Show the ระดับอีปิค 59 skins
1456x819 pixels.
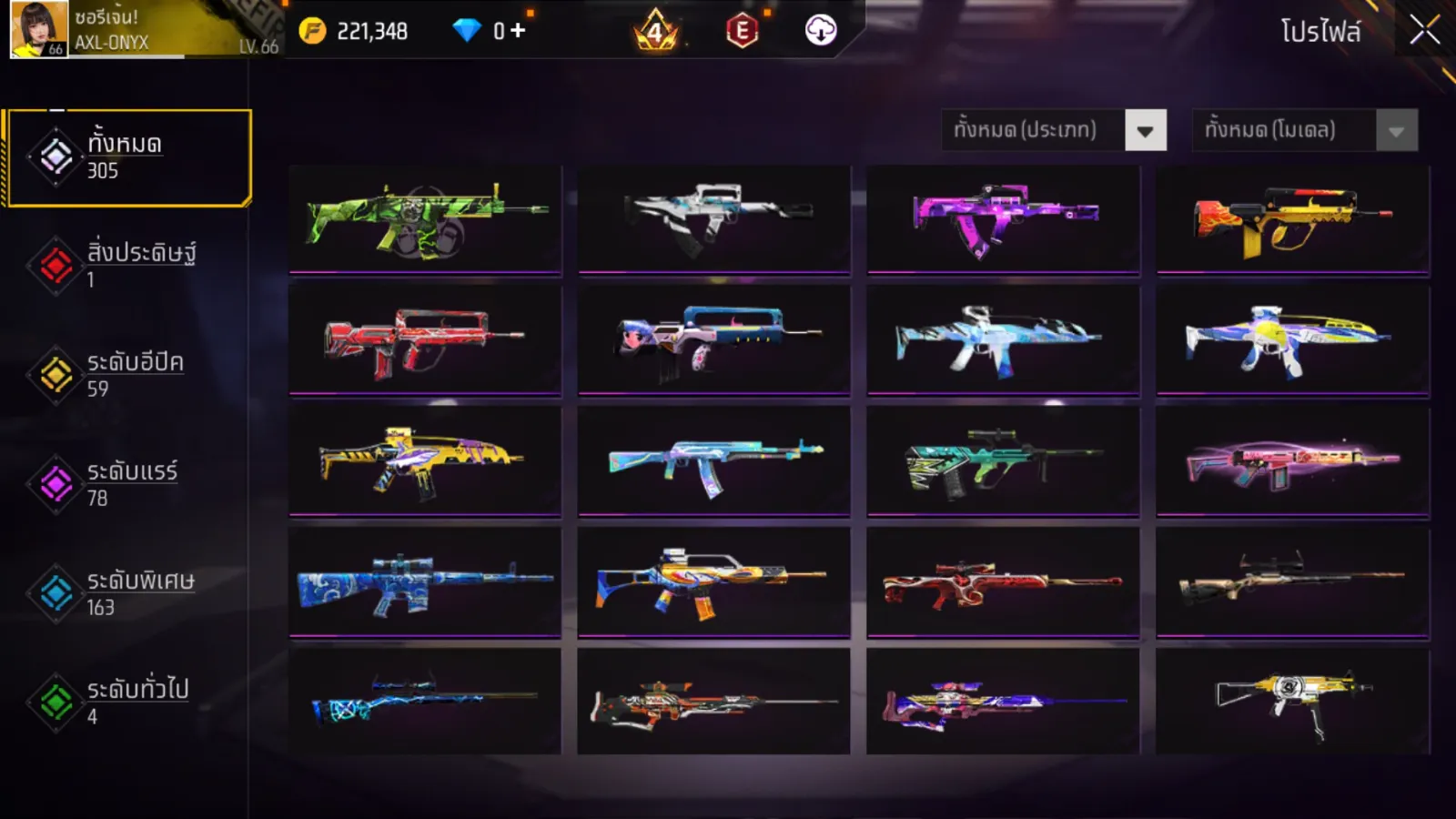pyautogui.click(x=128, y=374)
